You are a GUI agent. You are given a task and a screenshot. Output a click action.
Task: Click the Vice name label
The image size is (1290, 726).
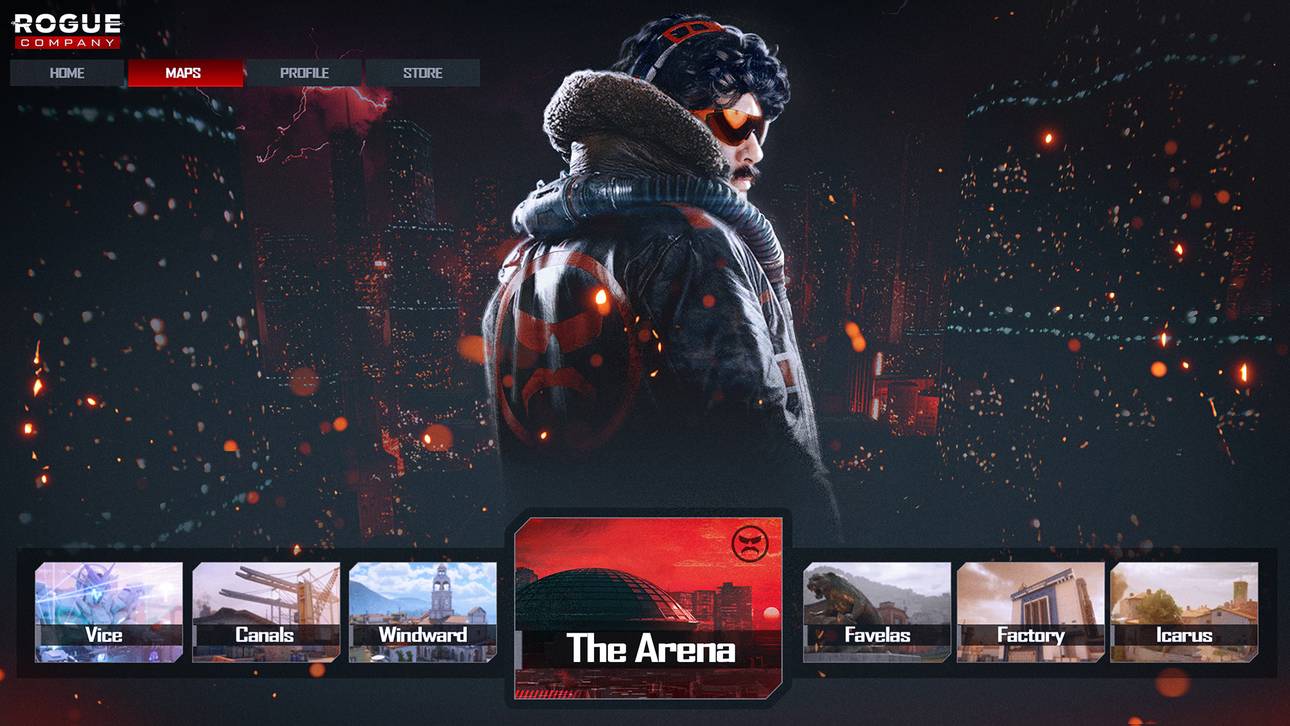[x=104, y=636]
